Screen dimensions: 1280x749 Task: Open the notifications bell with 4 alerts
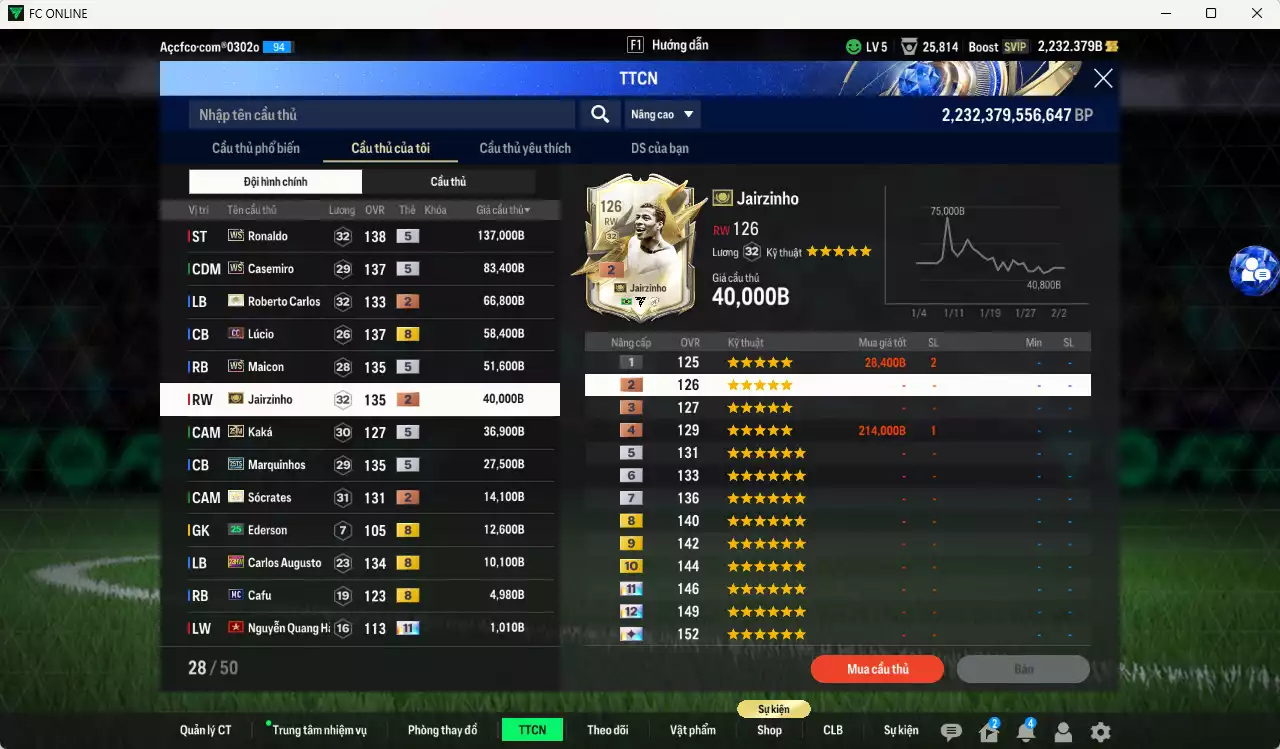1026,731
